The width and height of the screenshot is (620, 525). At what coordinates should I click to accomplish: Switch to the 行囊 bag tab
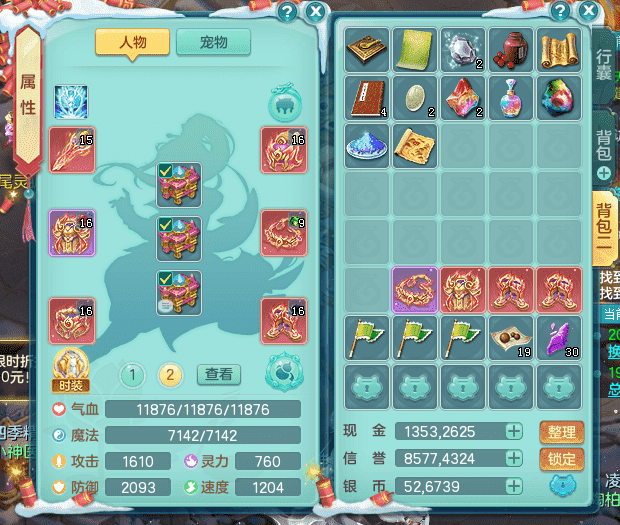604,62
